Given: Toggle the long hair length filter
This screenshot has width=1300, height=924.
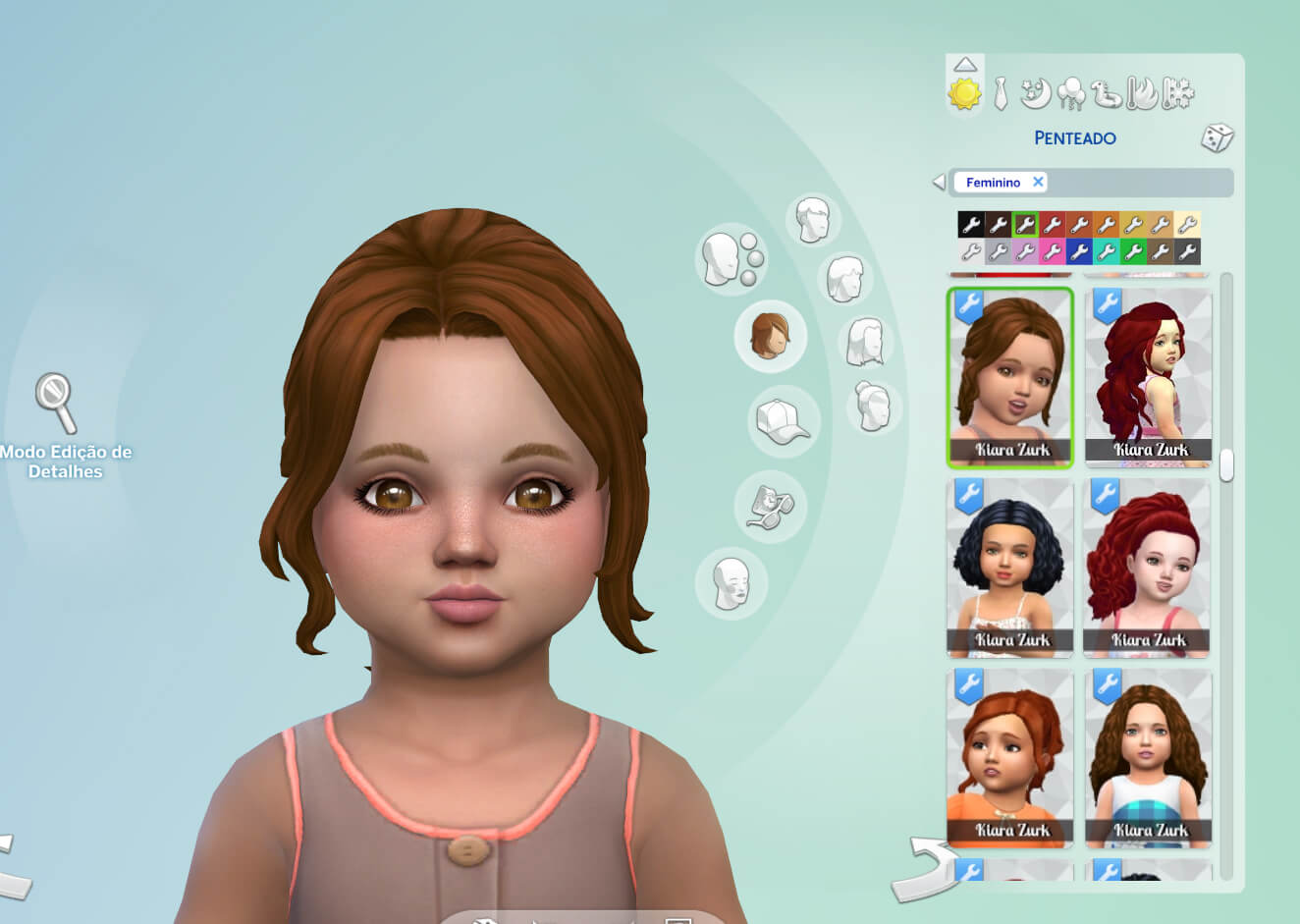Looking at the screenshot, I should coord(864,344).
